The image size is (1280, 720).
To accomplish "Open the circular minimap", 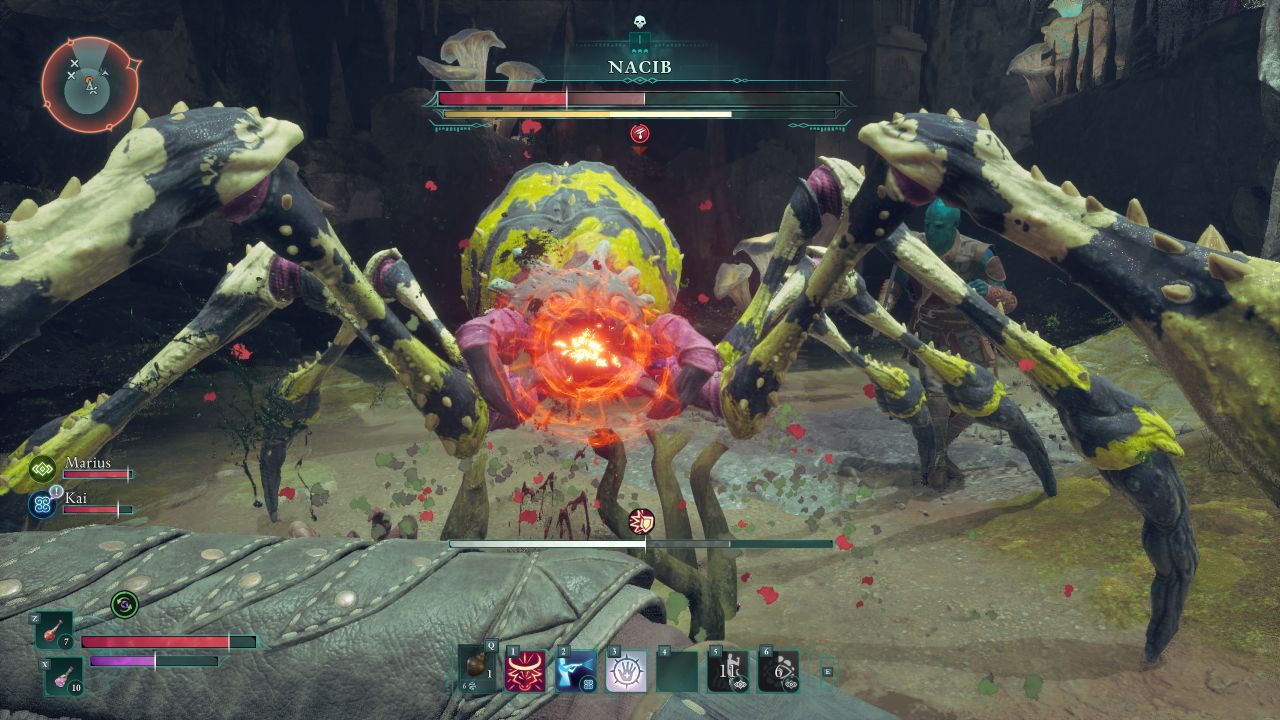I will point(90,85).
